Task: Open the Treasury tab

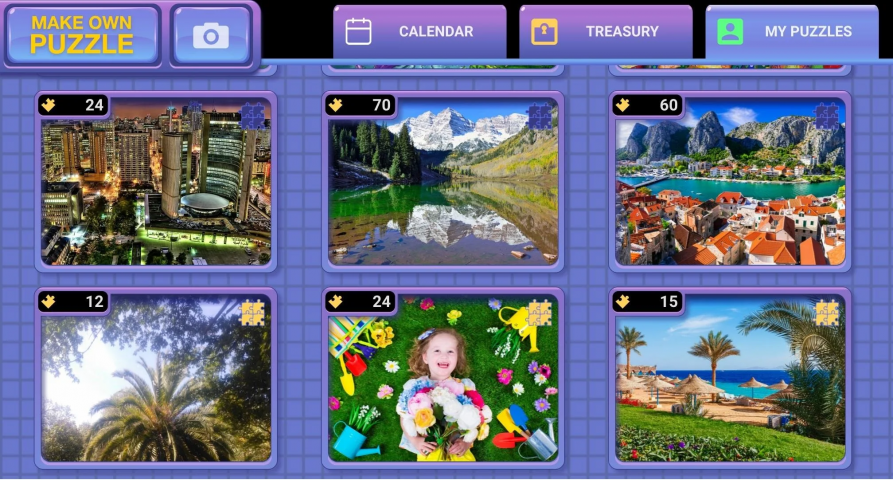Action: (x=605, y=31)
